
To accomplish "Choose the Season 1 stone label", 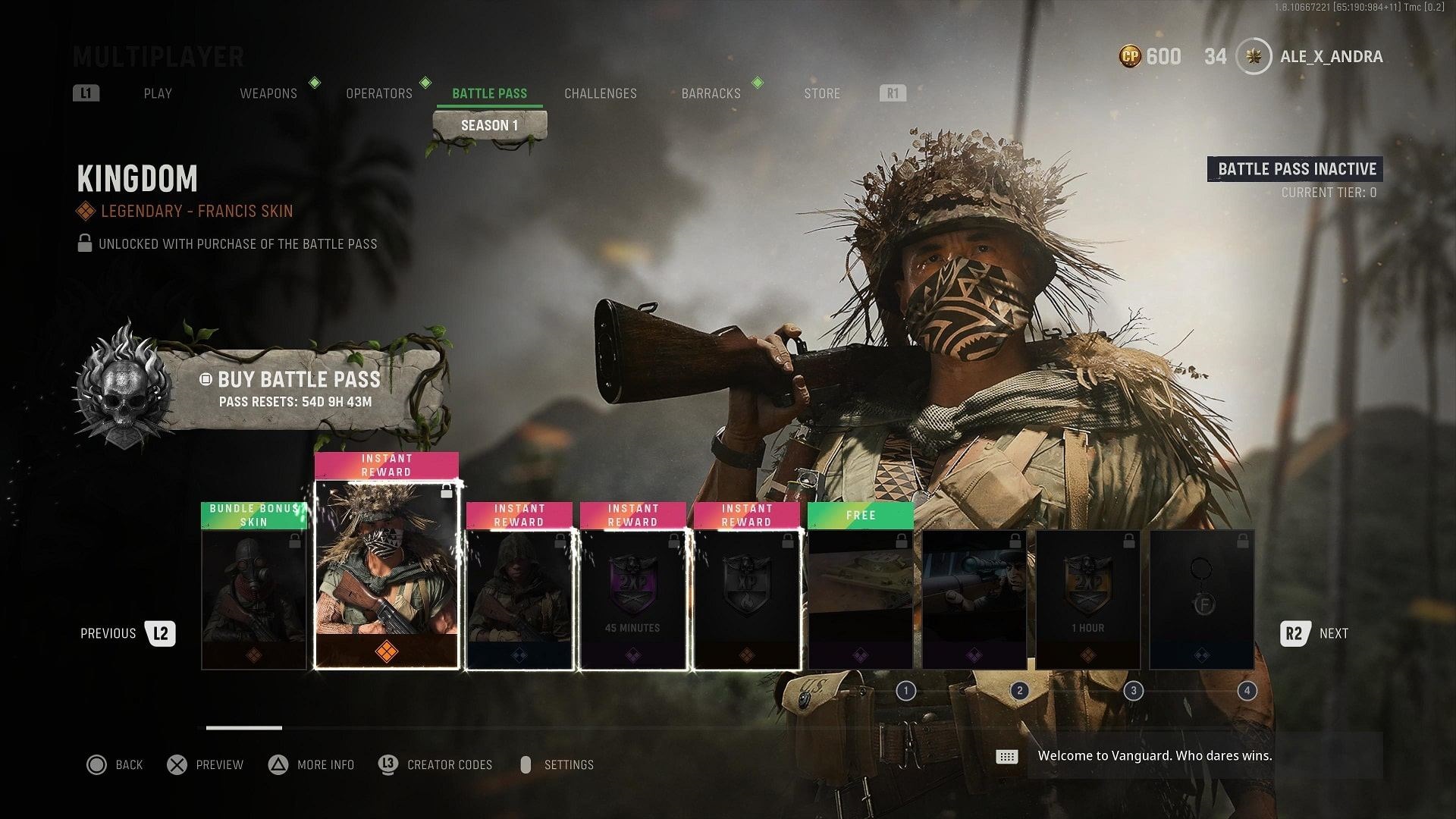I will pyautogui.click(x=489, y=126).
